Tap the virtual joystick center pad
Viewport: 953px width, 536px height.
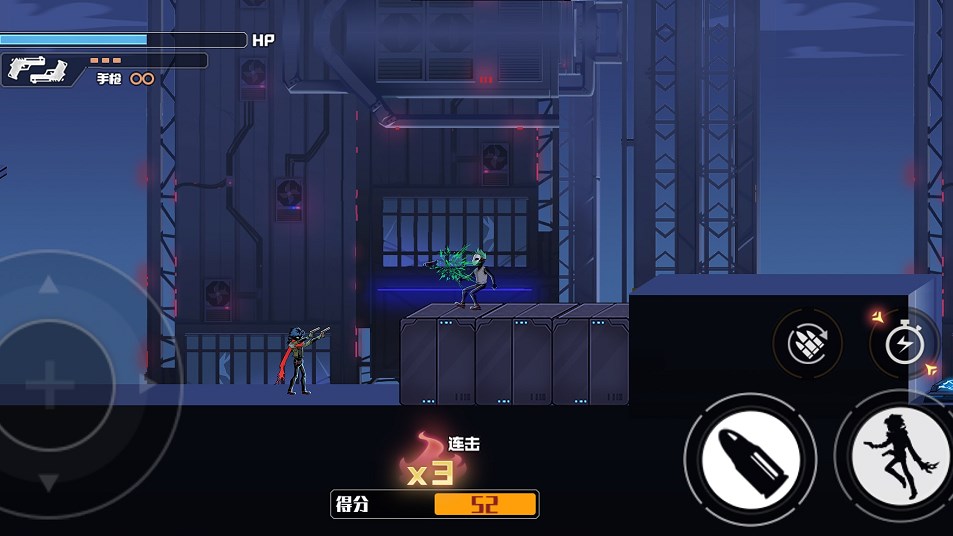[47, 385]
